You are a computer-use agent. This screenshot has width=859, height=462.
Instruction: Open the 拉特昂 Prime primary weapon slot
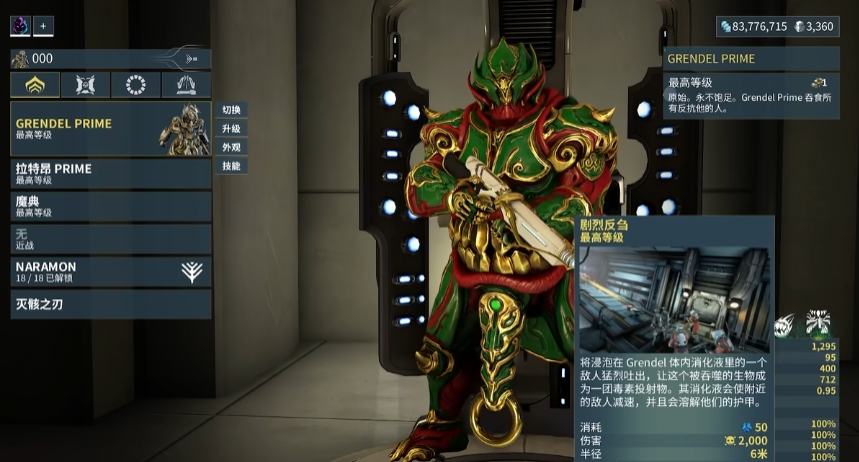point(110,173)
